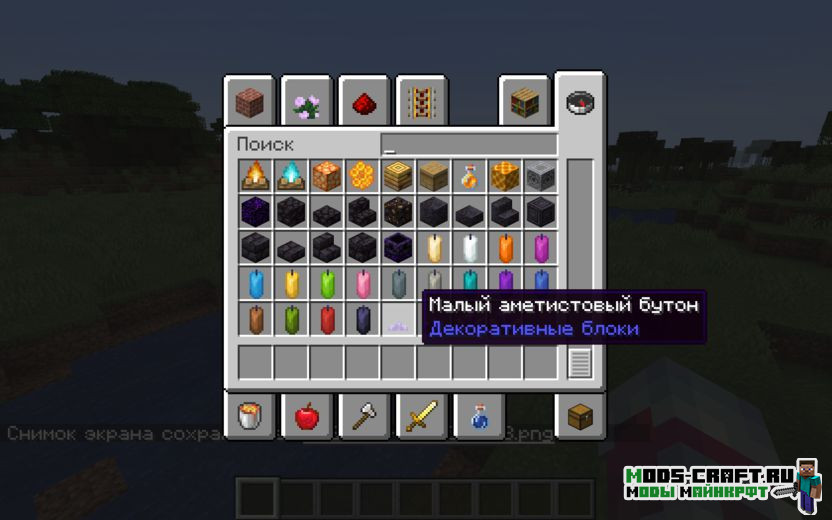832x520 pixels.
Task: Open the pink flower decoration tab
Action: (306, 101)
